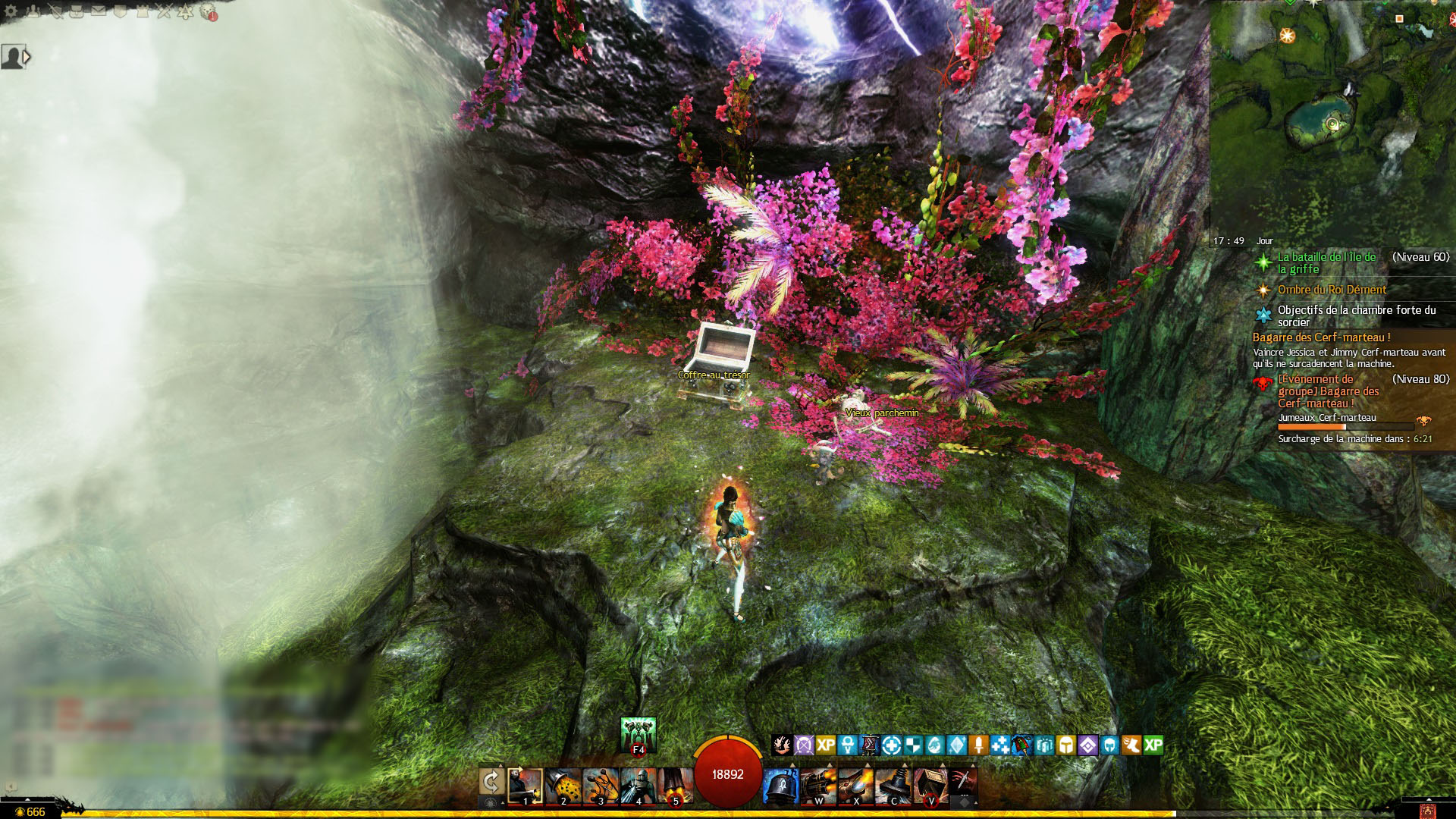Open the game menu gear icon

click(11, 11)
